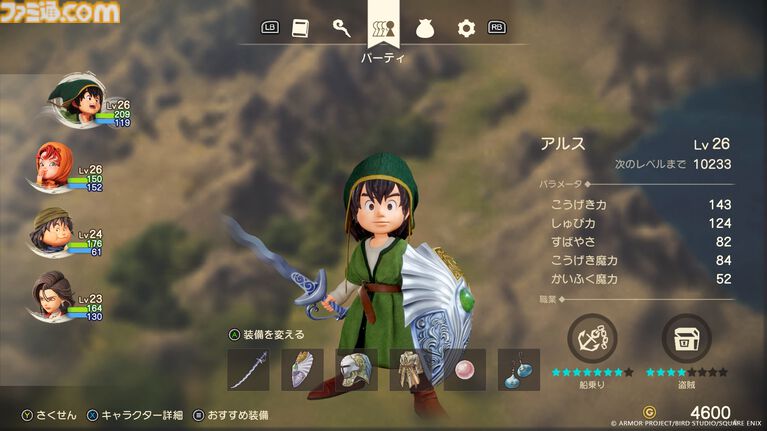The height and width of the screenshot is (431, 767).
Task: Open the book tab in the top menu
Action: coord(300,28)
